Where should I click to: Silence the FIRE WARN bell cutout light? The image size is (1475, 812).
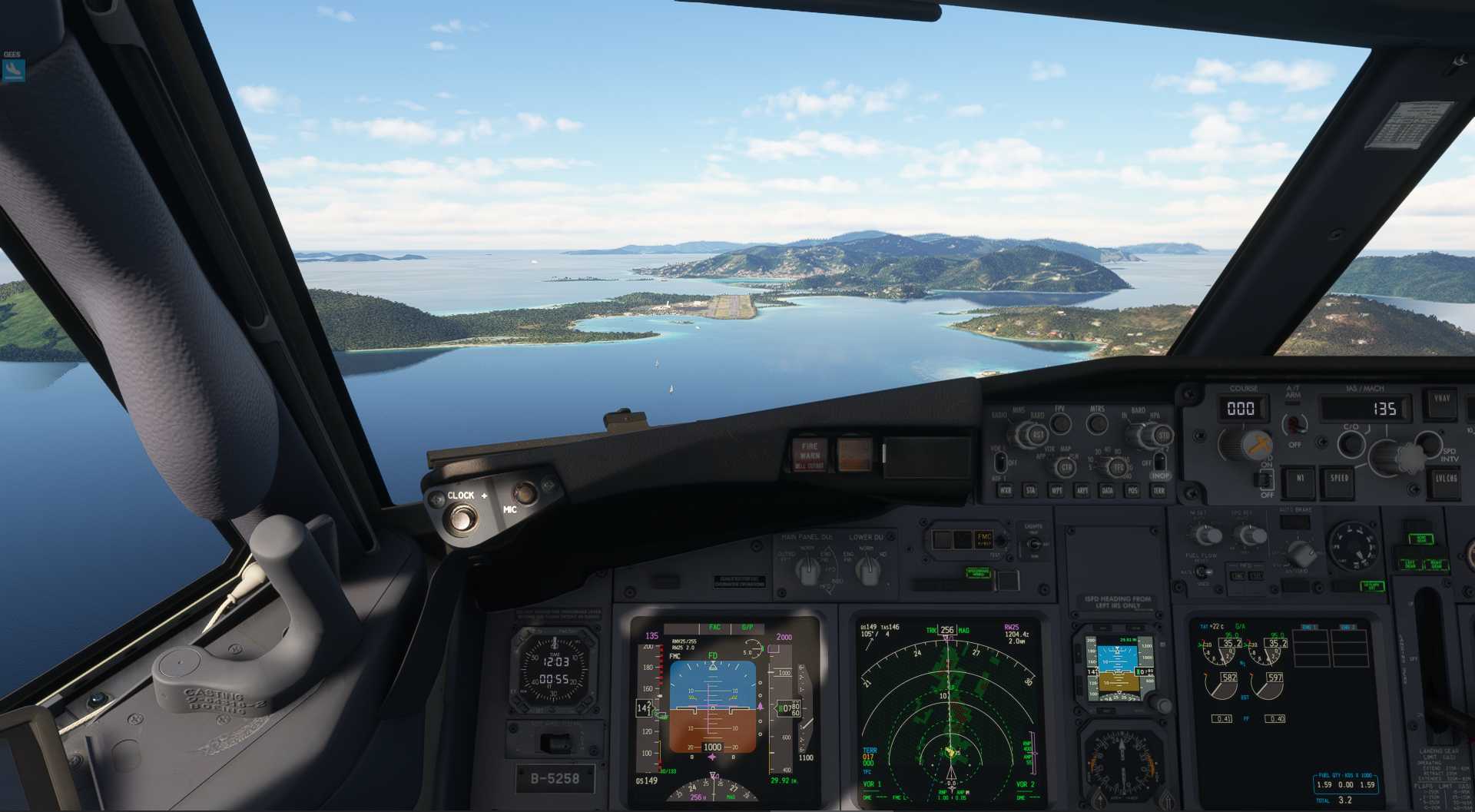(x=809, y=455)
